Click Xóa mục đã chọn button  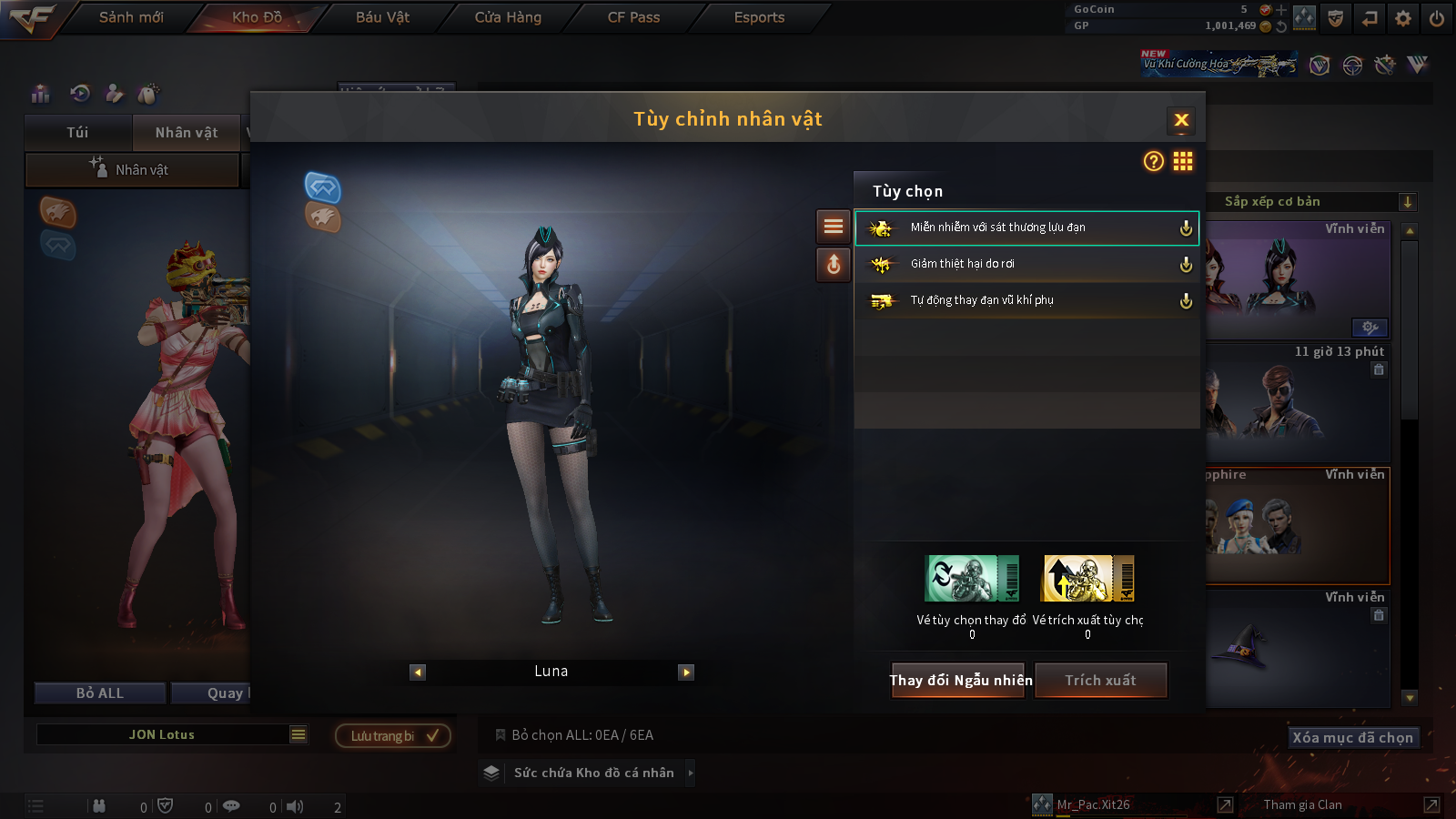[1352, 737]
